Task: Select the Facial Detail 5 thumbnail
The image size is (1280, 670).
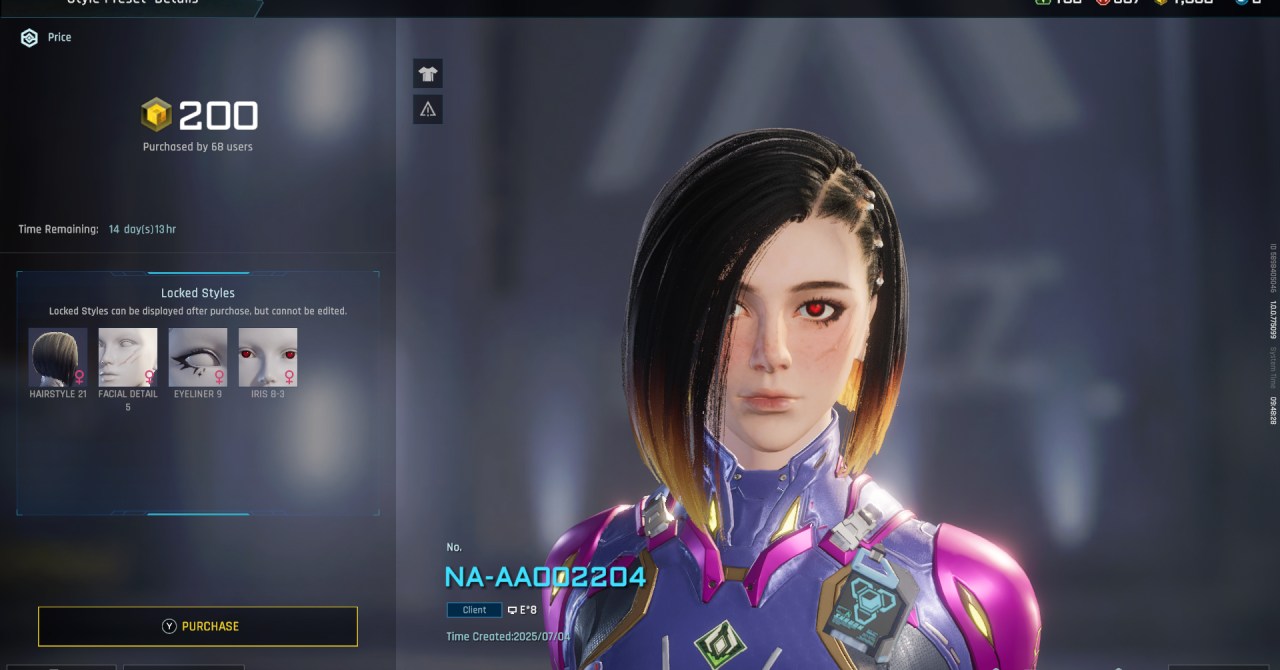Action: 128,357
